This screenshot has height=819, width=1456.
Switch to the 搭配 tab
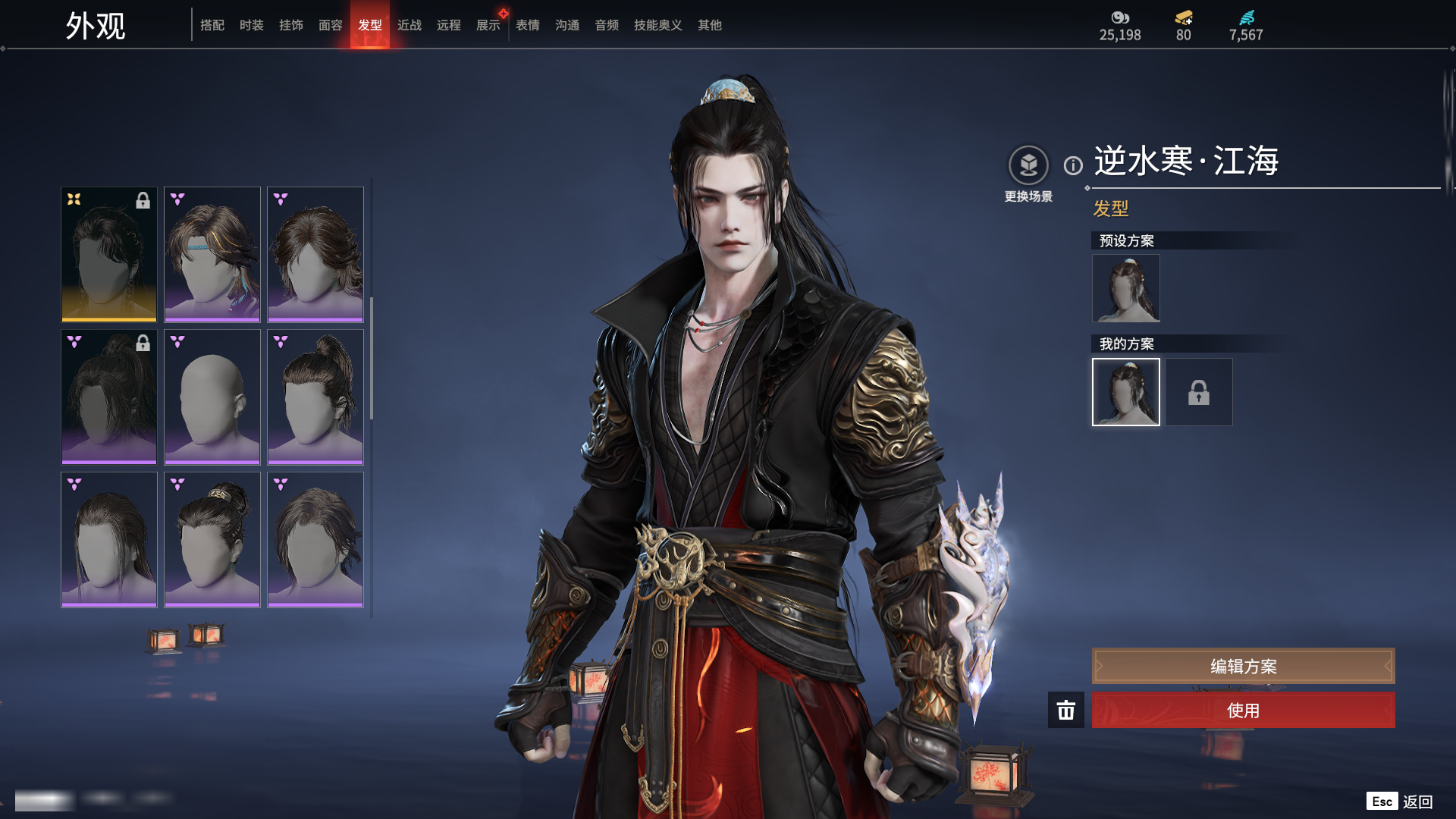212,25
